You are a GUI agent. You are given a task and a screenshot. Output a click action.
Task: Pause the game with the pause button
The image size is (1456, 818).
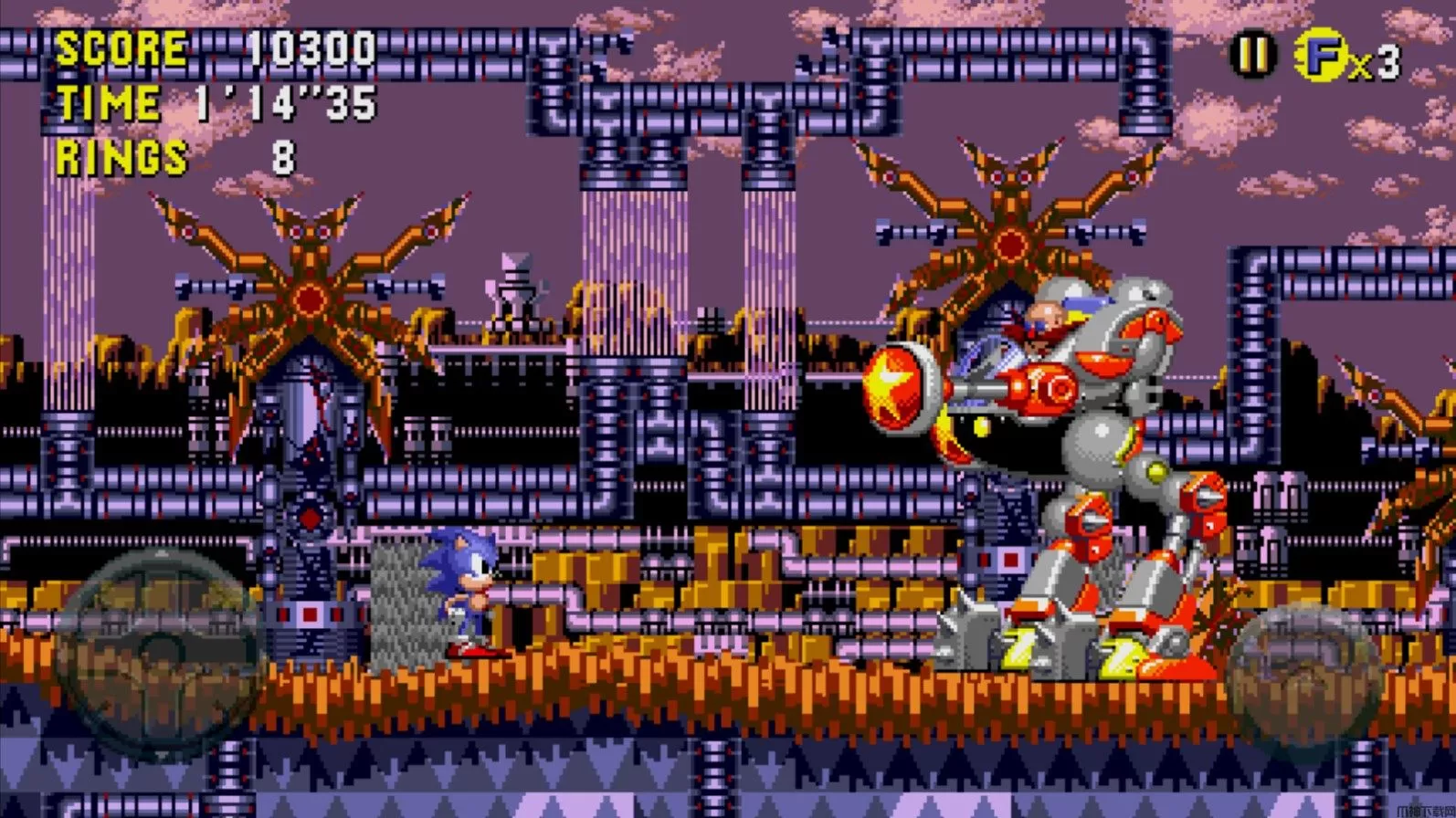[1252, 56]
